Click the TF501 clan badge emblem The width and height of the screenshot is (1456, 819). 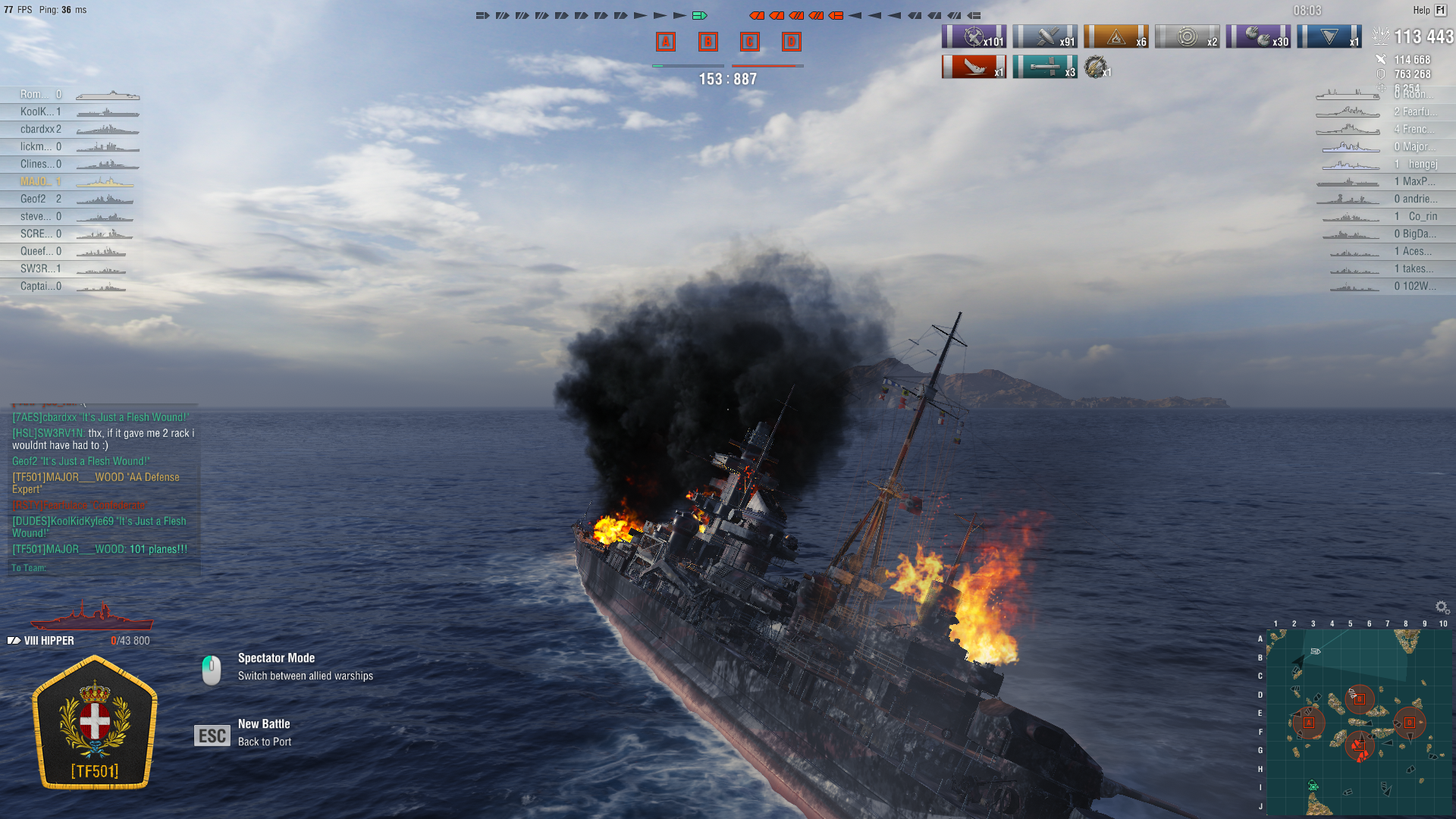pyautogui.click(x=95, y=723)
